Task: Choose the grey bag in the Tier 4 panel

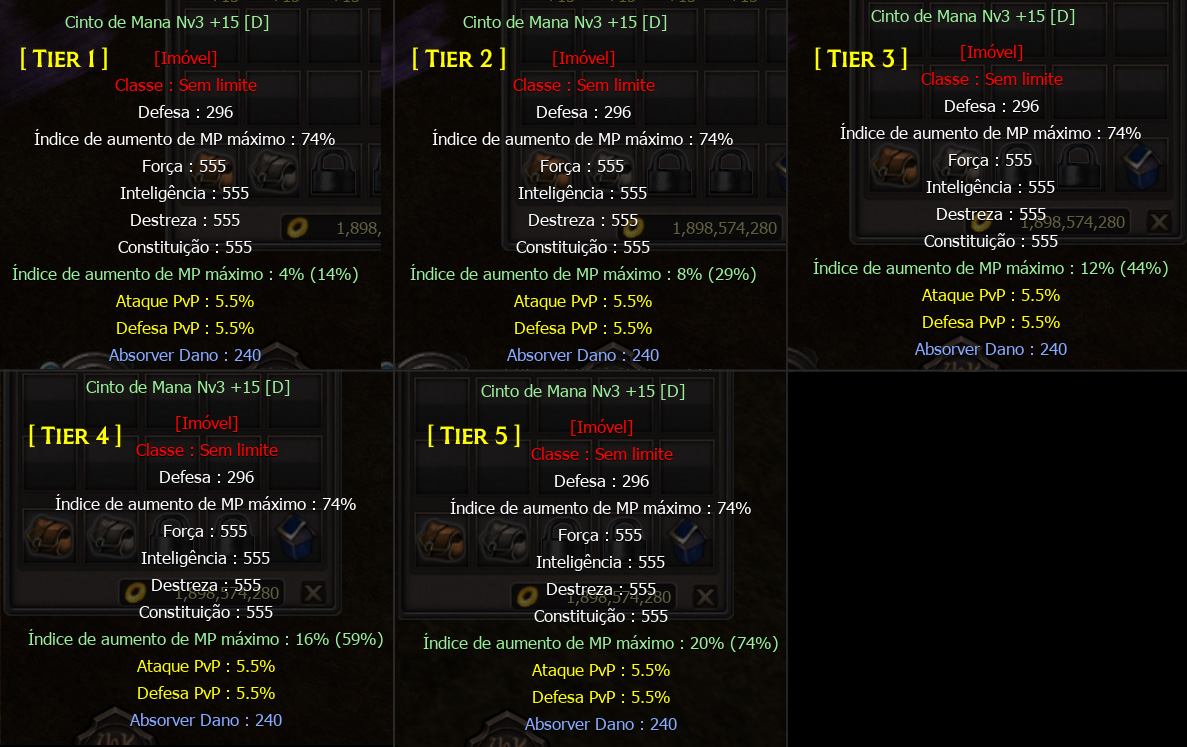Action: (x=112, y=538)
